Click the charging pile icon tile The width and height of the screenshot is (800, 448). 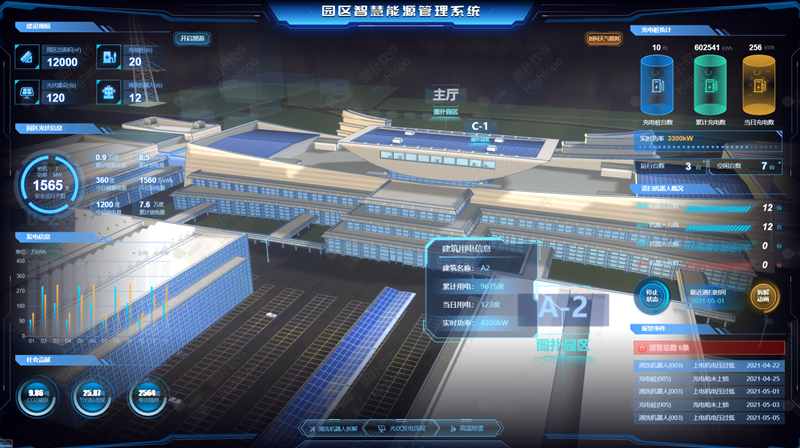pyautogui.click(x=108, y=57)
